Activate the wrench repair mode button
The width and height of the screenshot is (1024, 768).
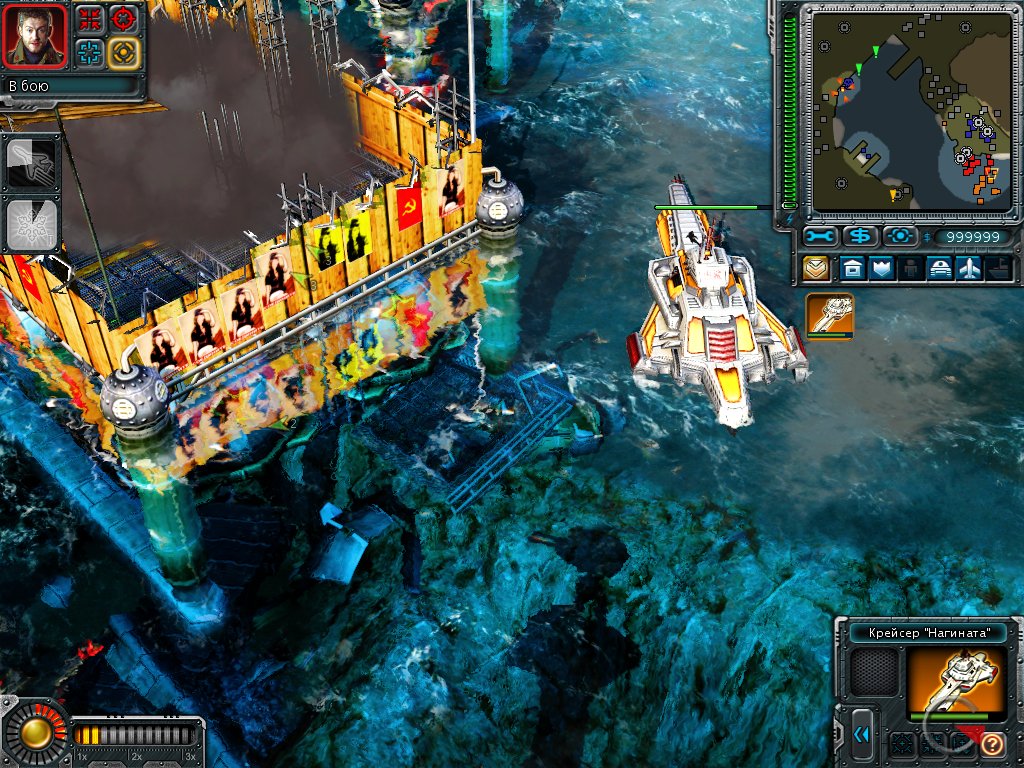pyautogui.click(x=820, y=237)
